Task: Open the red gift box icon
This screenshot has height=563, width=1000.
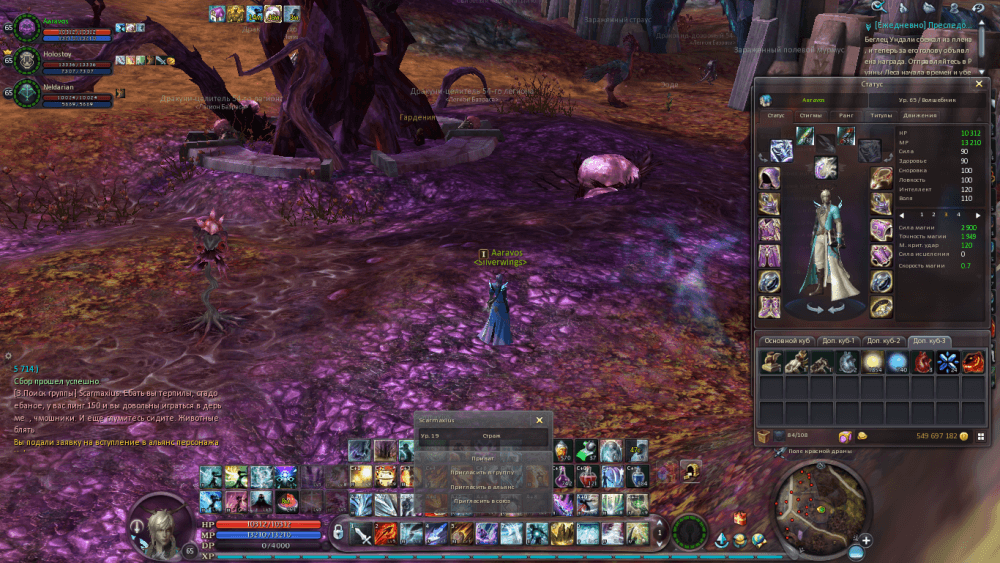Action: [740, 519]
